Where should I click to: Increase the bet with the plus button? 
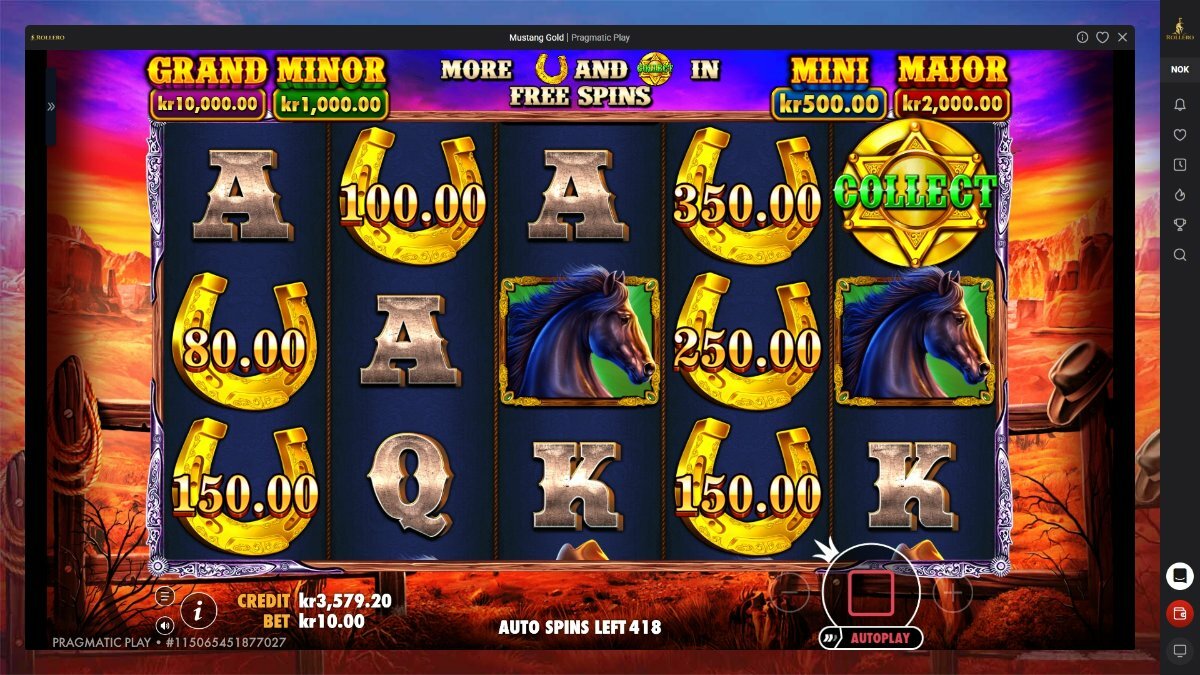(x=951, y=593)
